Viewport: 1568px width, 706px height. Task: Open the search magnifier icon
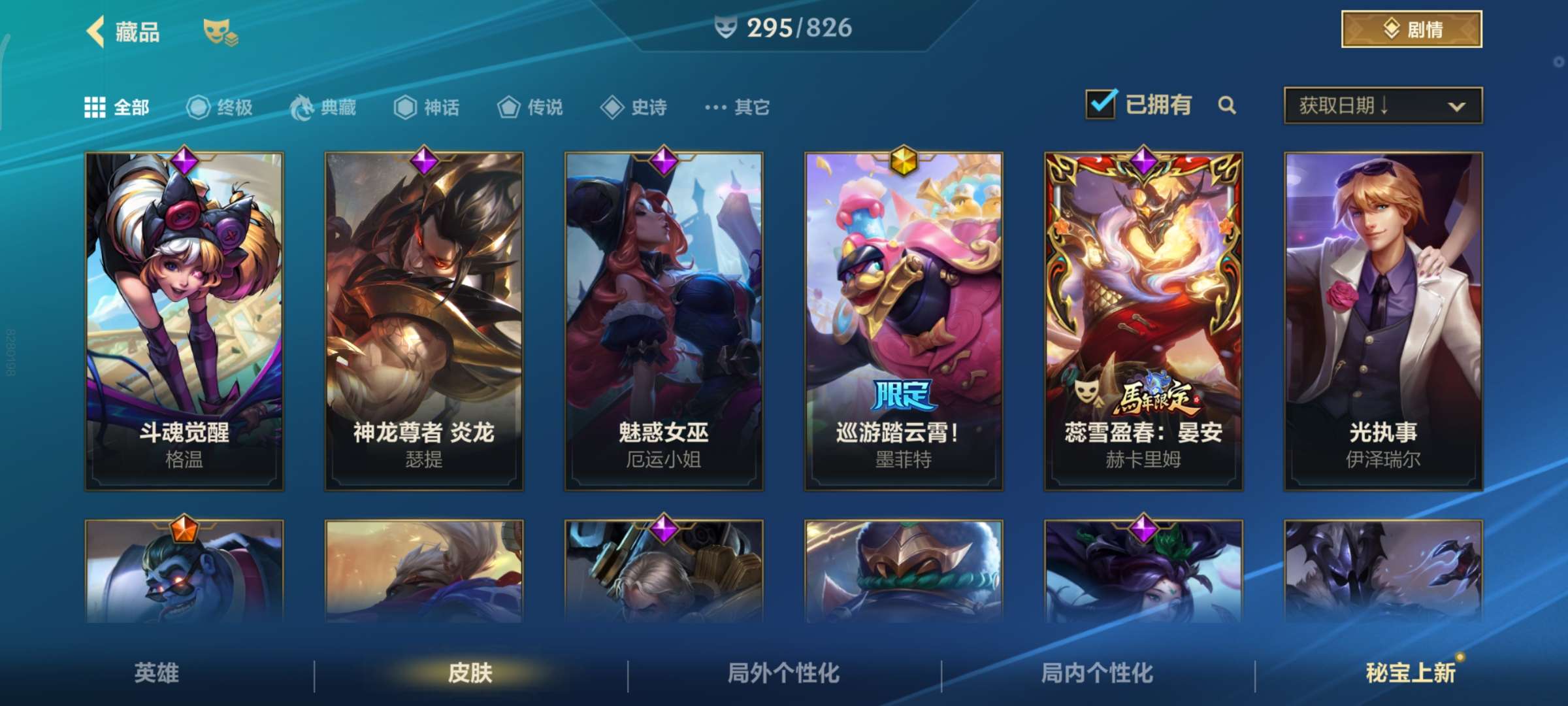(x=1228, y=105)
